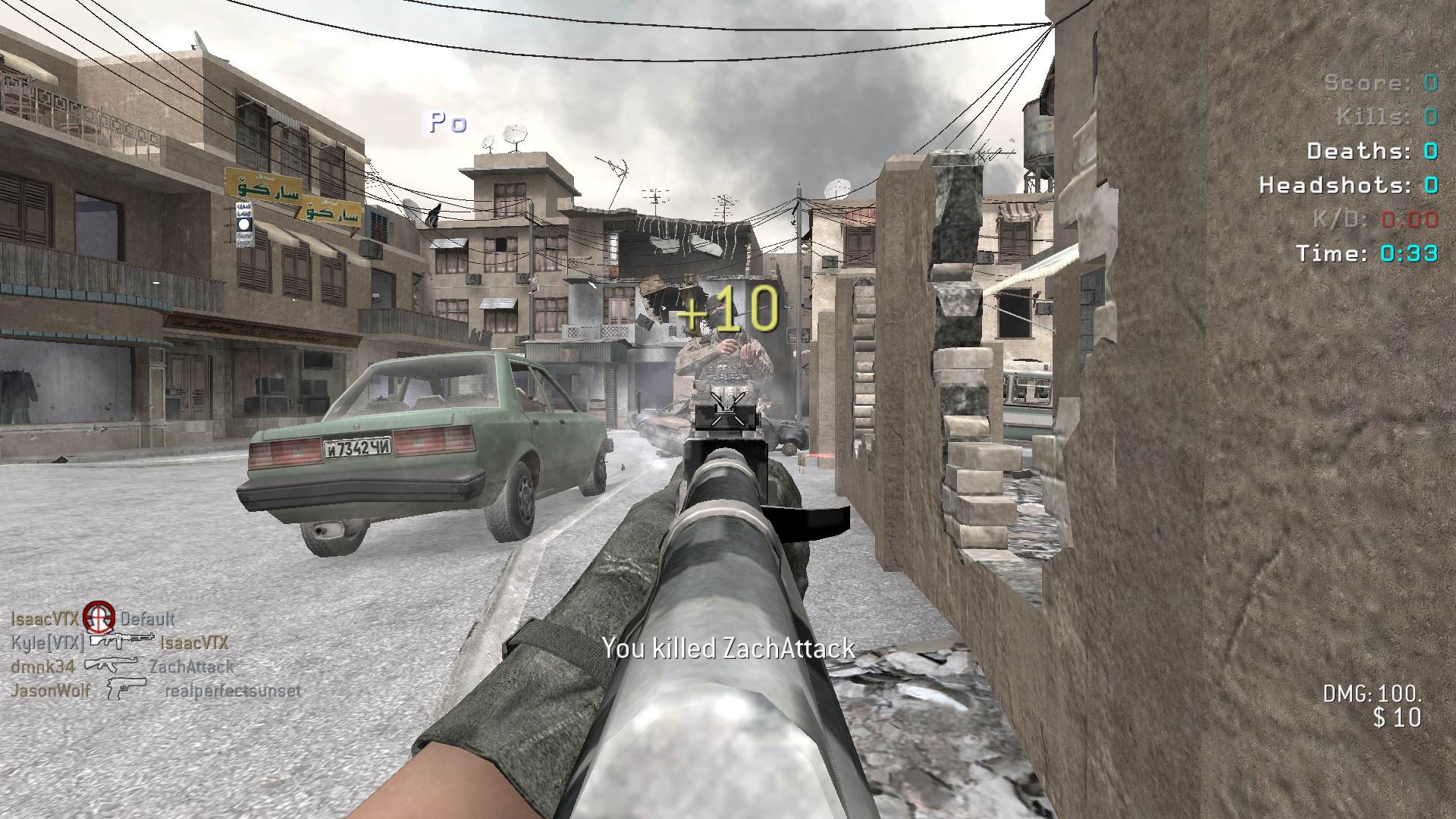Select the rifle icon beside Kyle[VTX]
This screenshot has width=1456, height=819.
tap(121, 641)
